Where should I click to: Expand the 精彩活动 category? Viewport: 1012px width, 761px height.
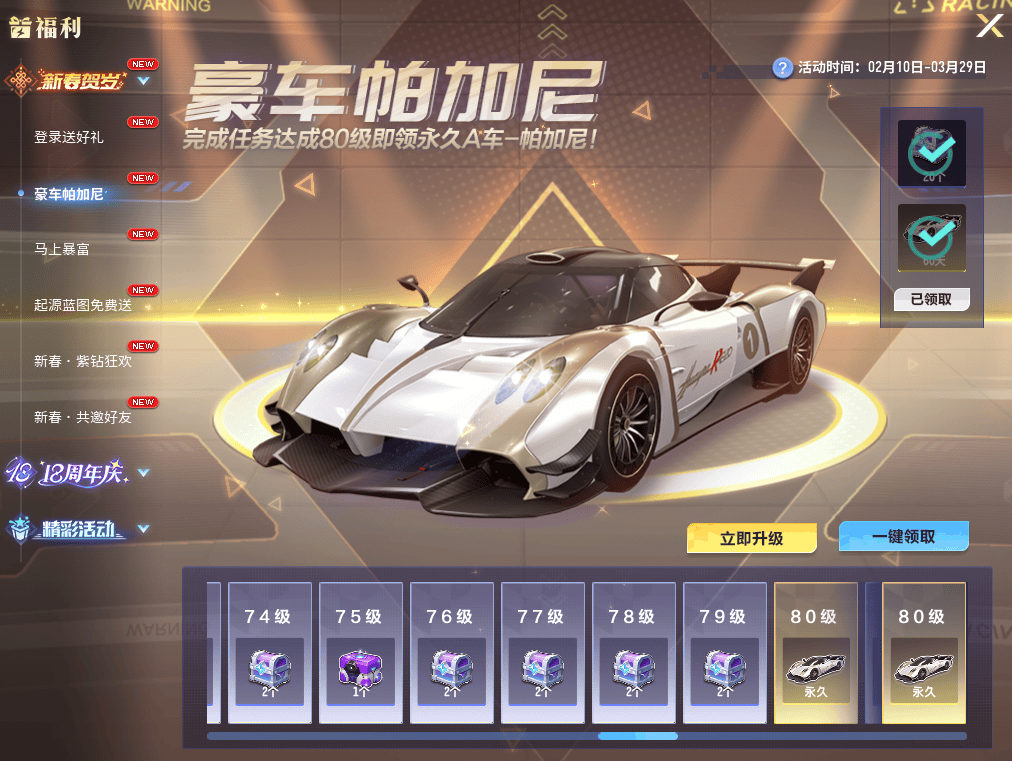pos(143,529)
